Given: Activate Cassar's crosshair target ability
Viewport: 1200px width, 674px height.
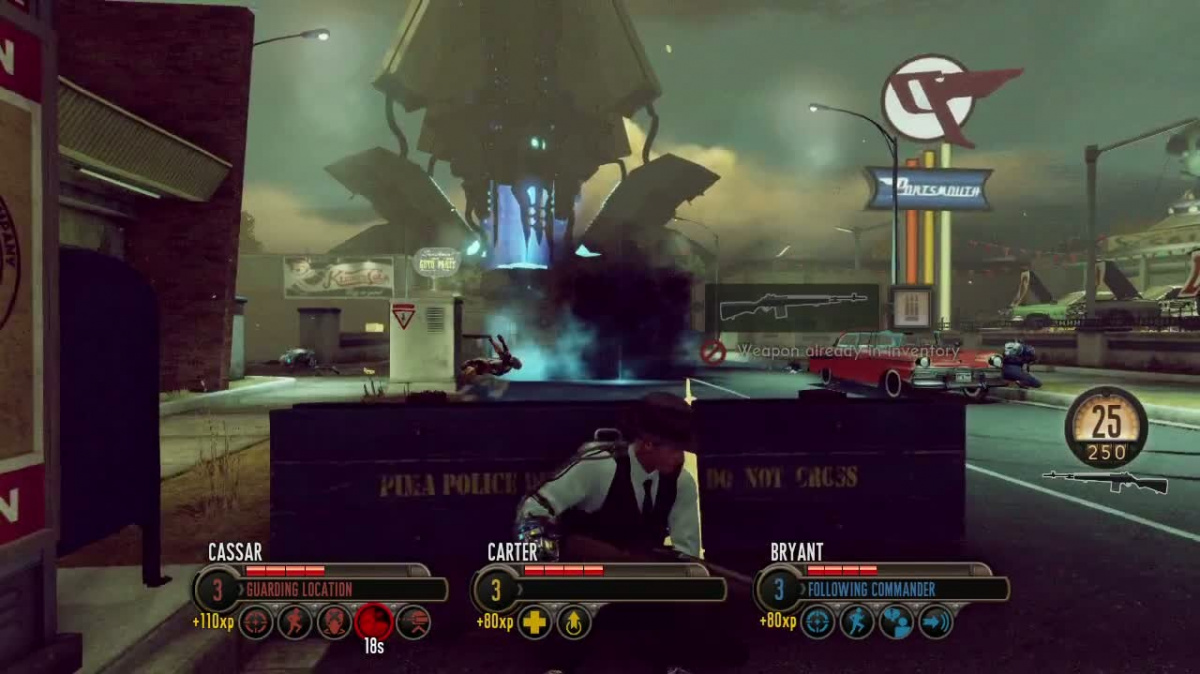Looking at the screenshot, I should pyautogui.click(x=255, y=621).
